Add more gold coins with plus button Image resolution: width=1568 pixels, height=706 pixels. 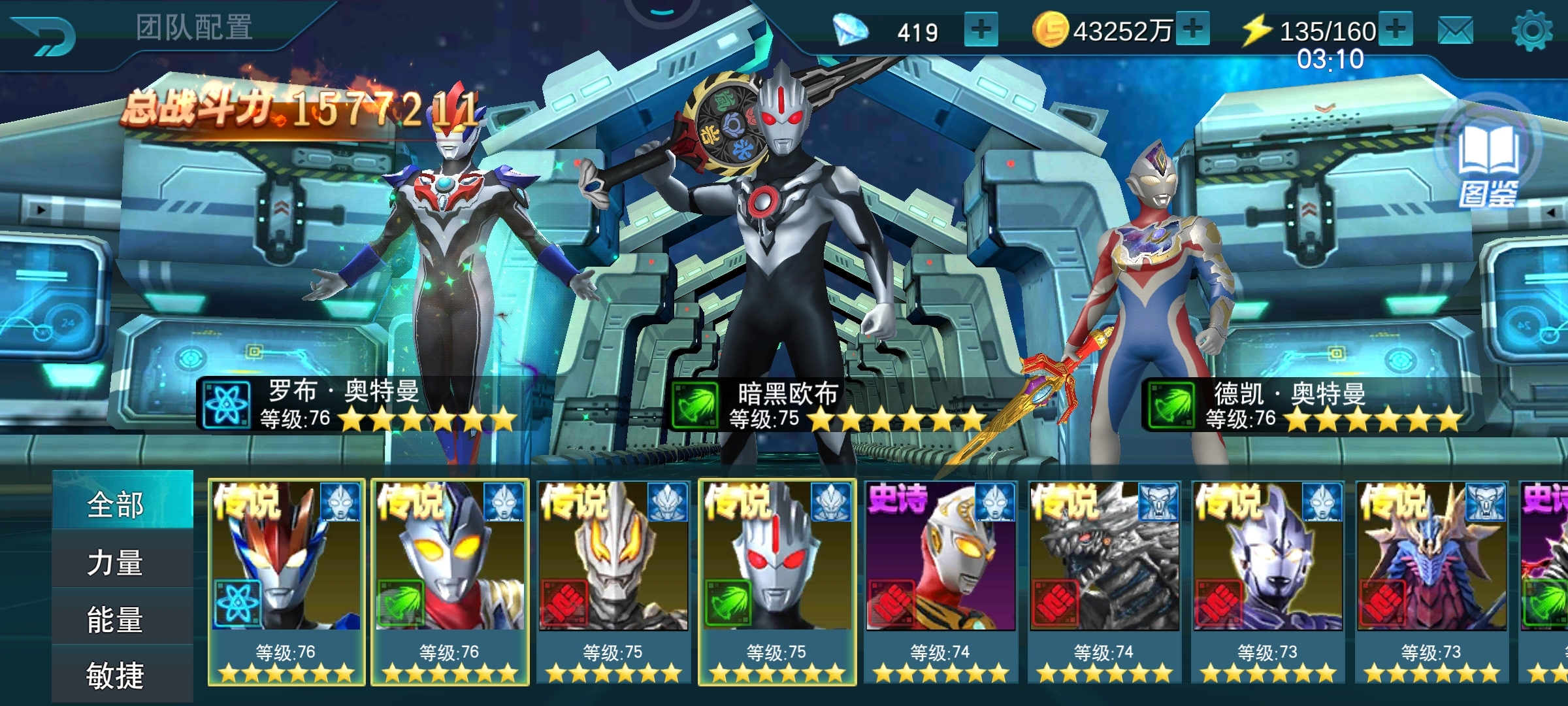[x=1192, y=29]
